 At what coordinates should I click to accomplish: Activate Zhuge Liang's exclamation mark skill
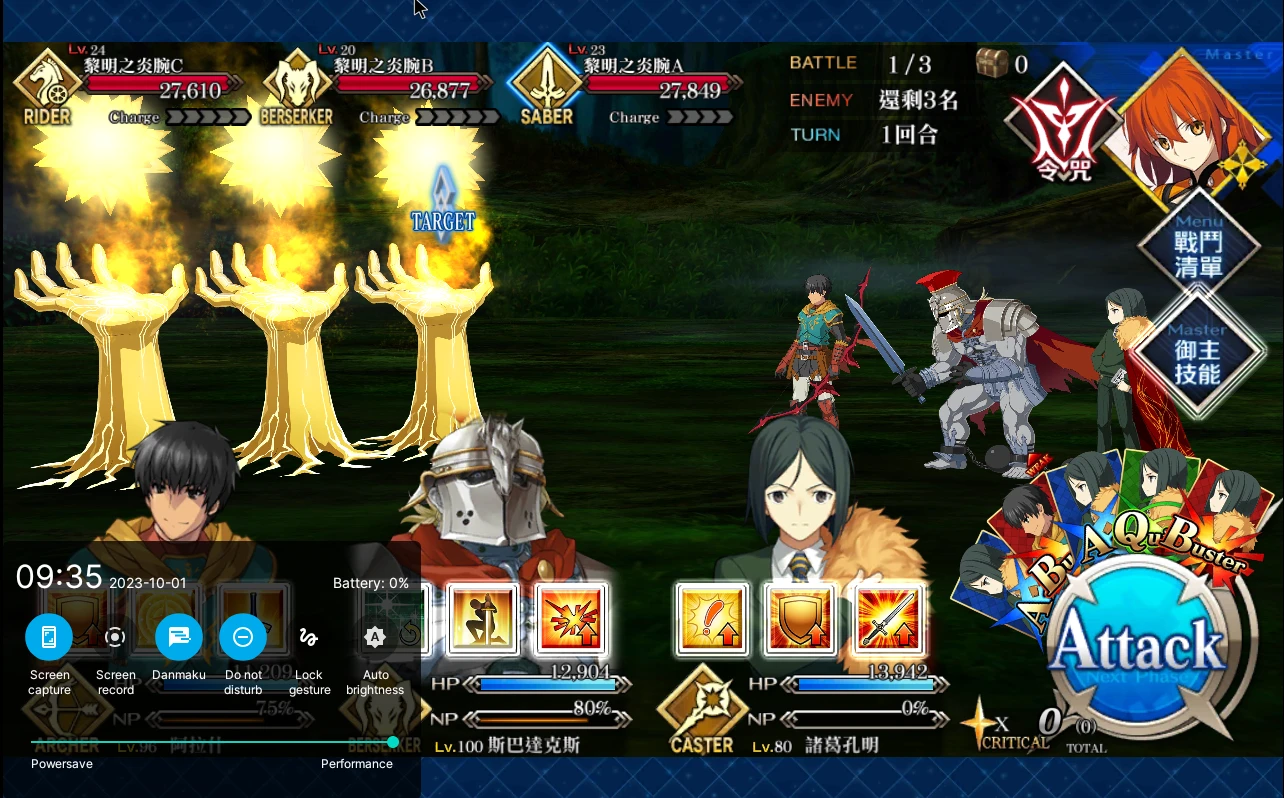pos(712,618)
